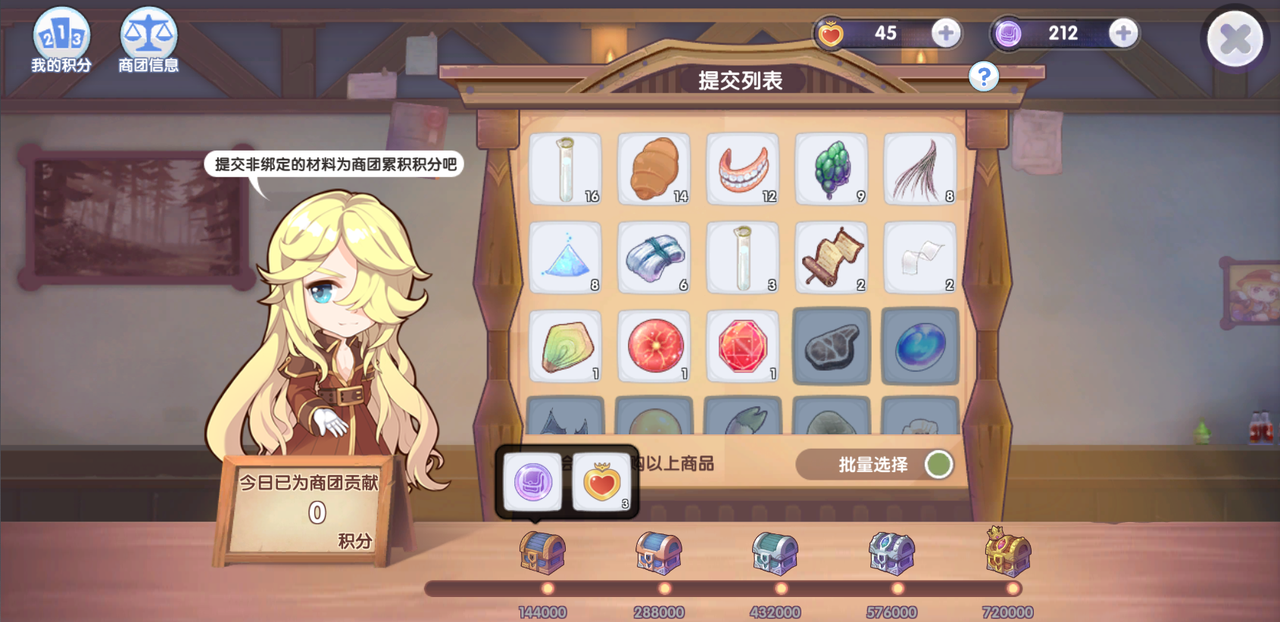
Task: Open the 720000 points golden chest
Action: click(1008, 552)
